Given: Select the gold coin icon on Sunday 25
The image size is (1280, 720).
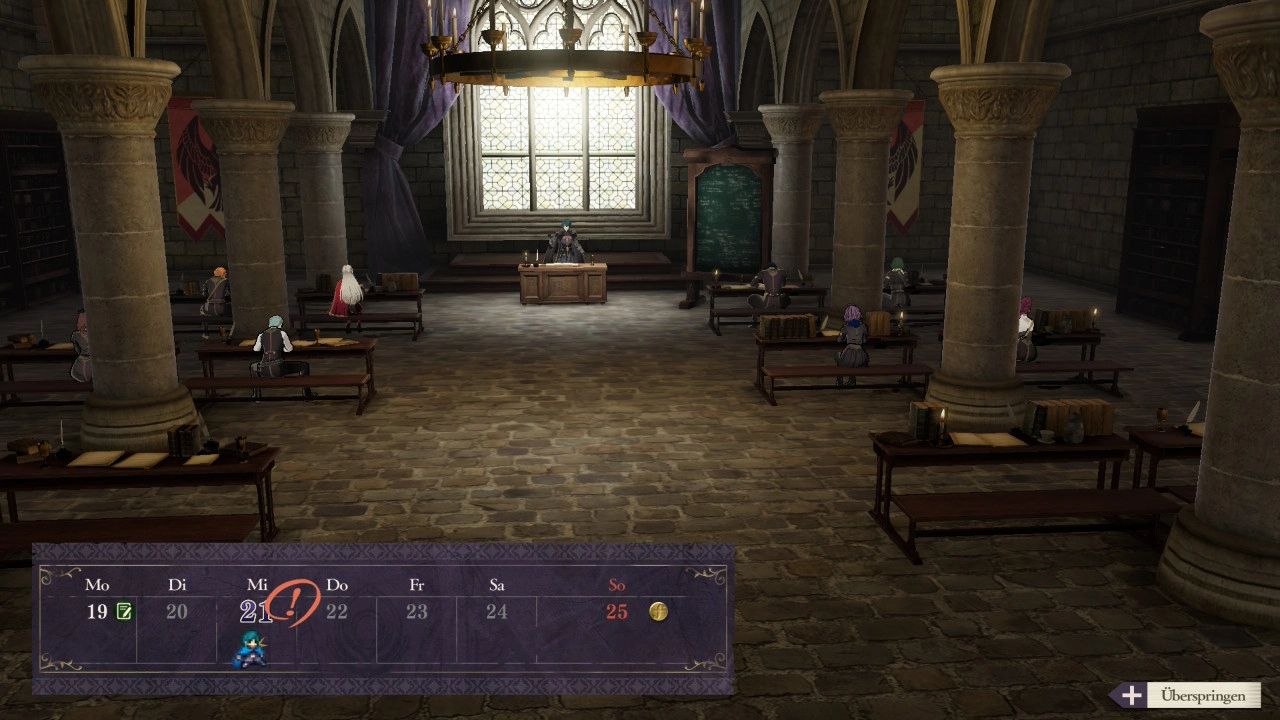Looking at the screenshot, I should (658, 611).
